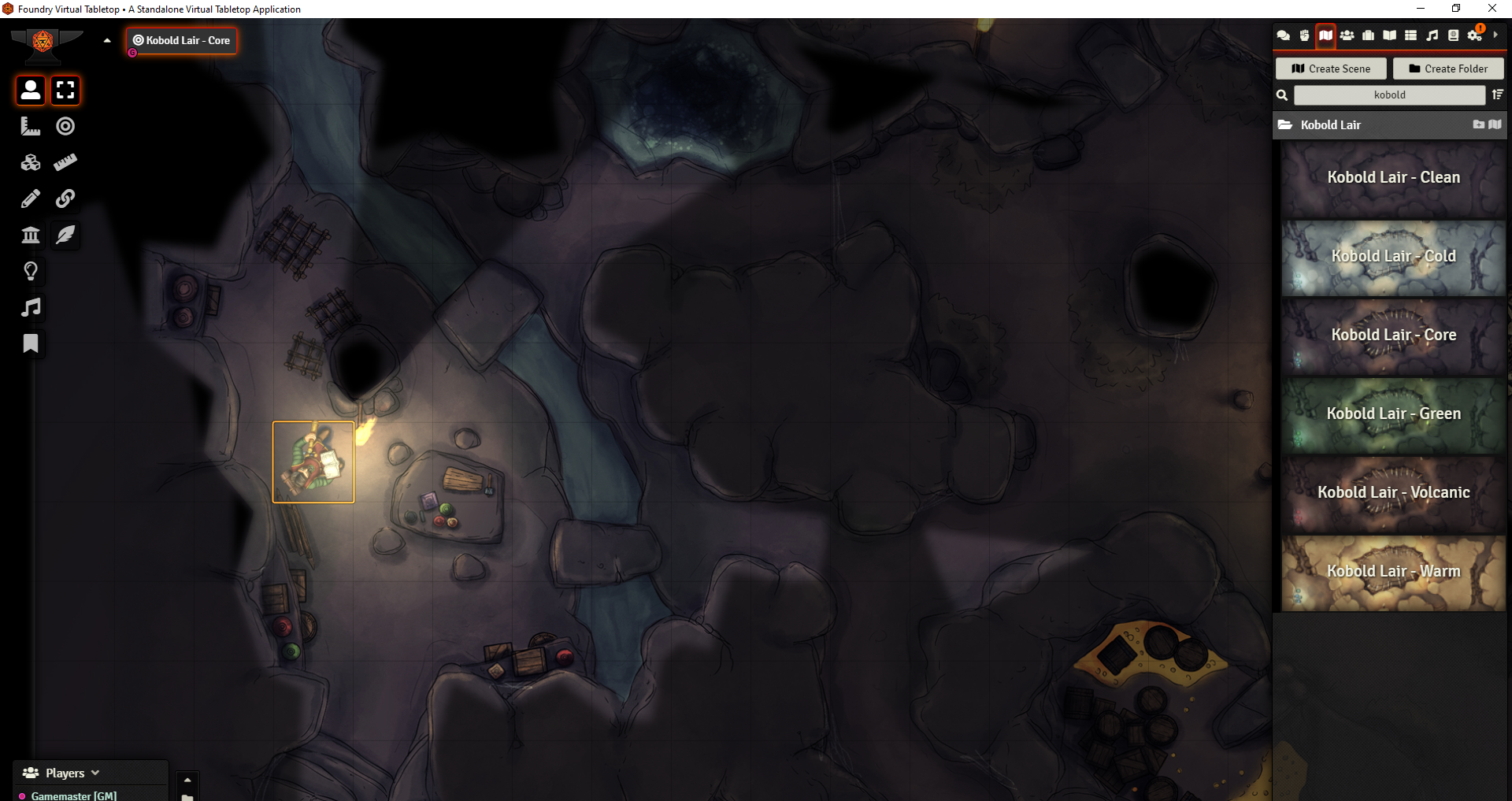The width and height of the screenshot is (1512, 801).
Task: Switch to the Chat Log tab
Action: click(1284, 35)
